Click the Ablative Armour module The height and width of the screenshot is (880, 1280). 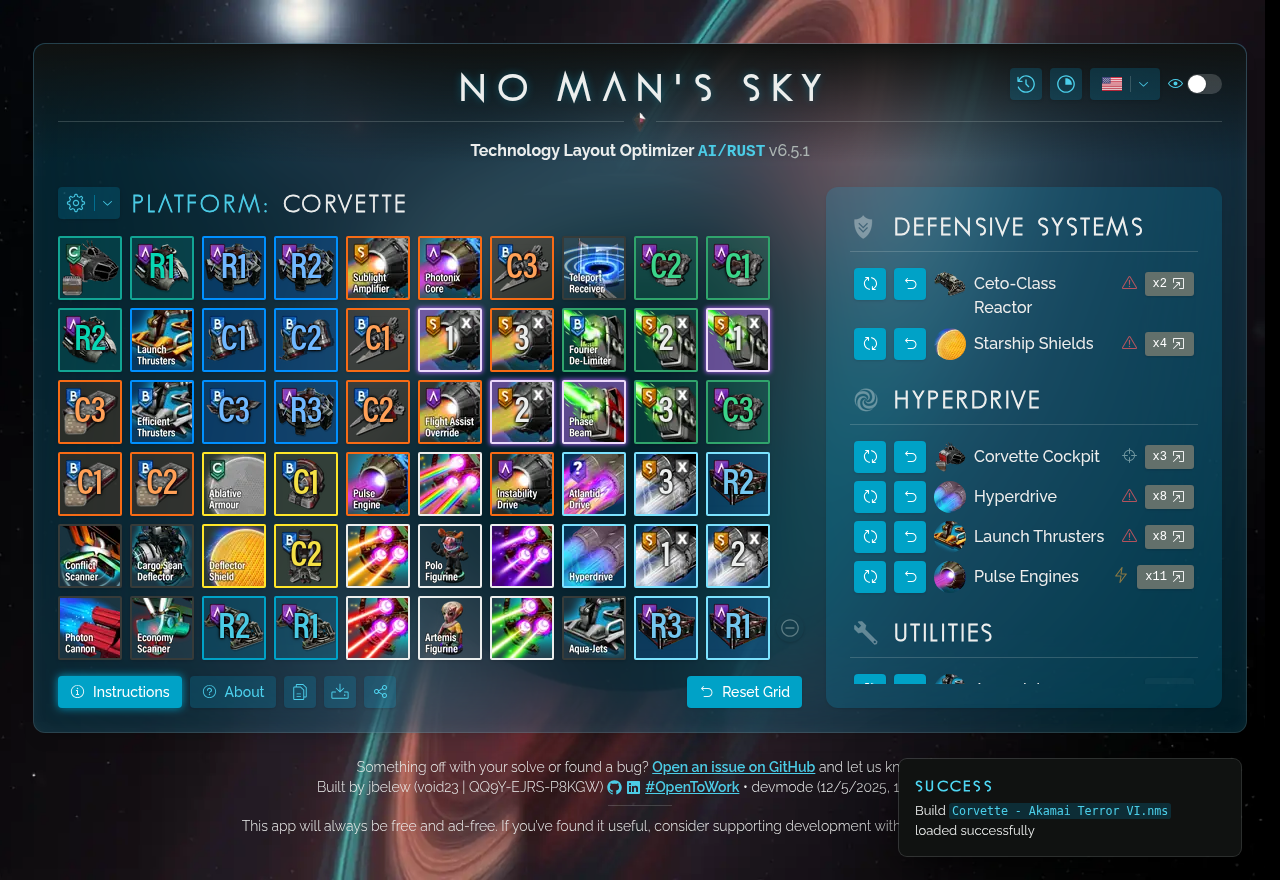[233, 483]
